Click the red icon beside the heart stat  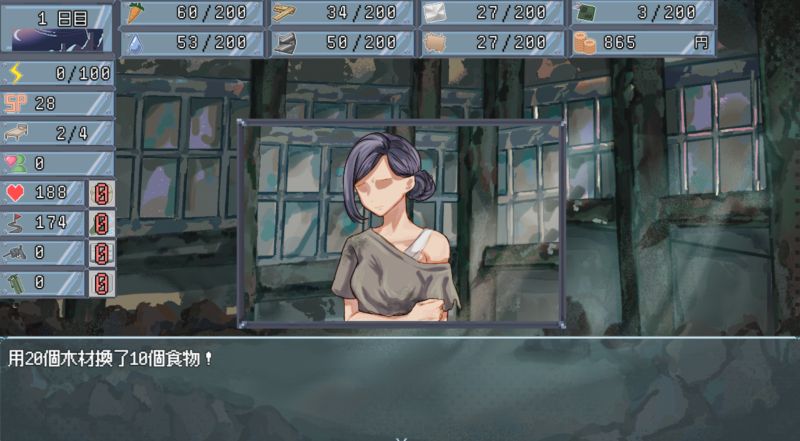(102, 193)
